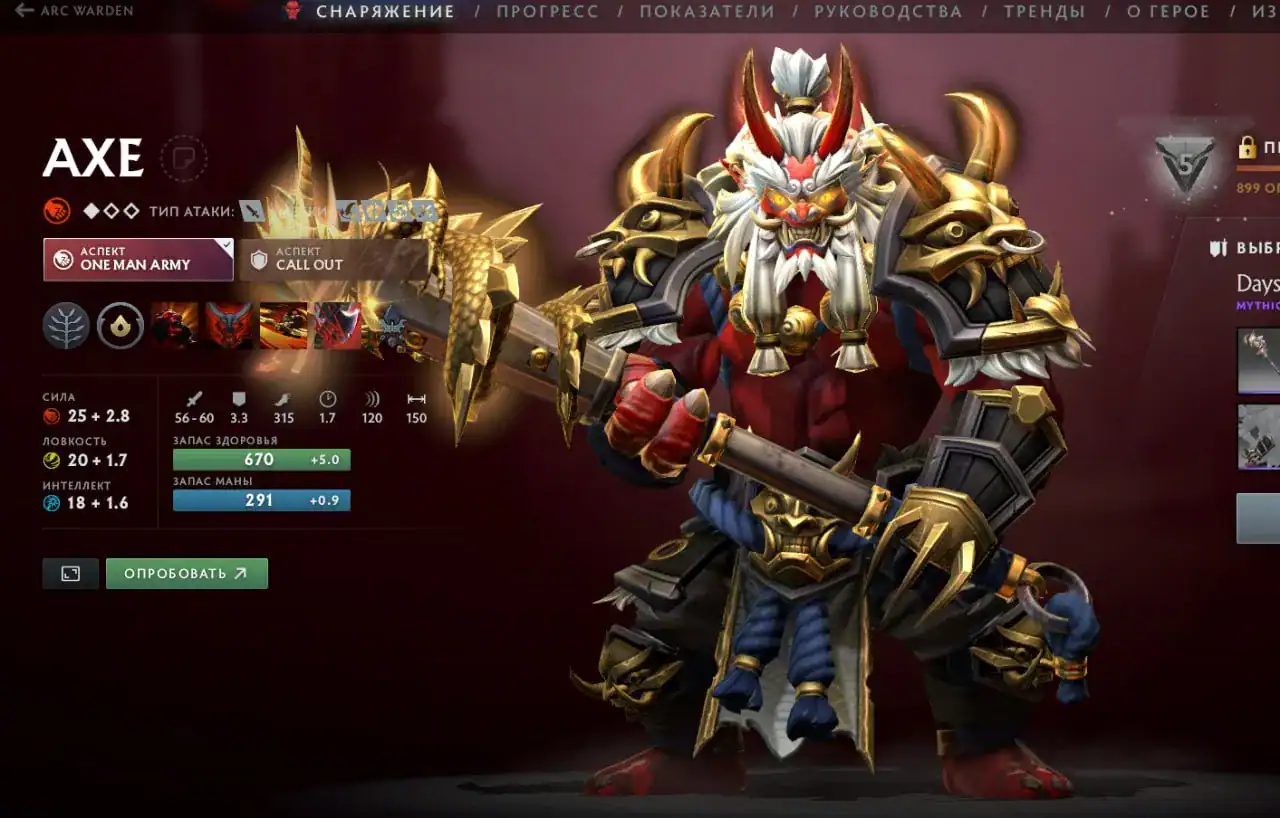Click the hero level 5 badge
The width and height of the screenshot is (1280, 818).
(x=1184, y=160)
